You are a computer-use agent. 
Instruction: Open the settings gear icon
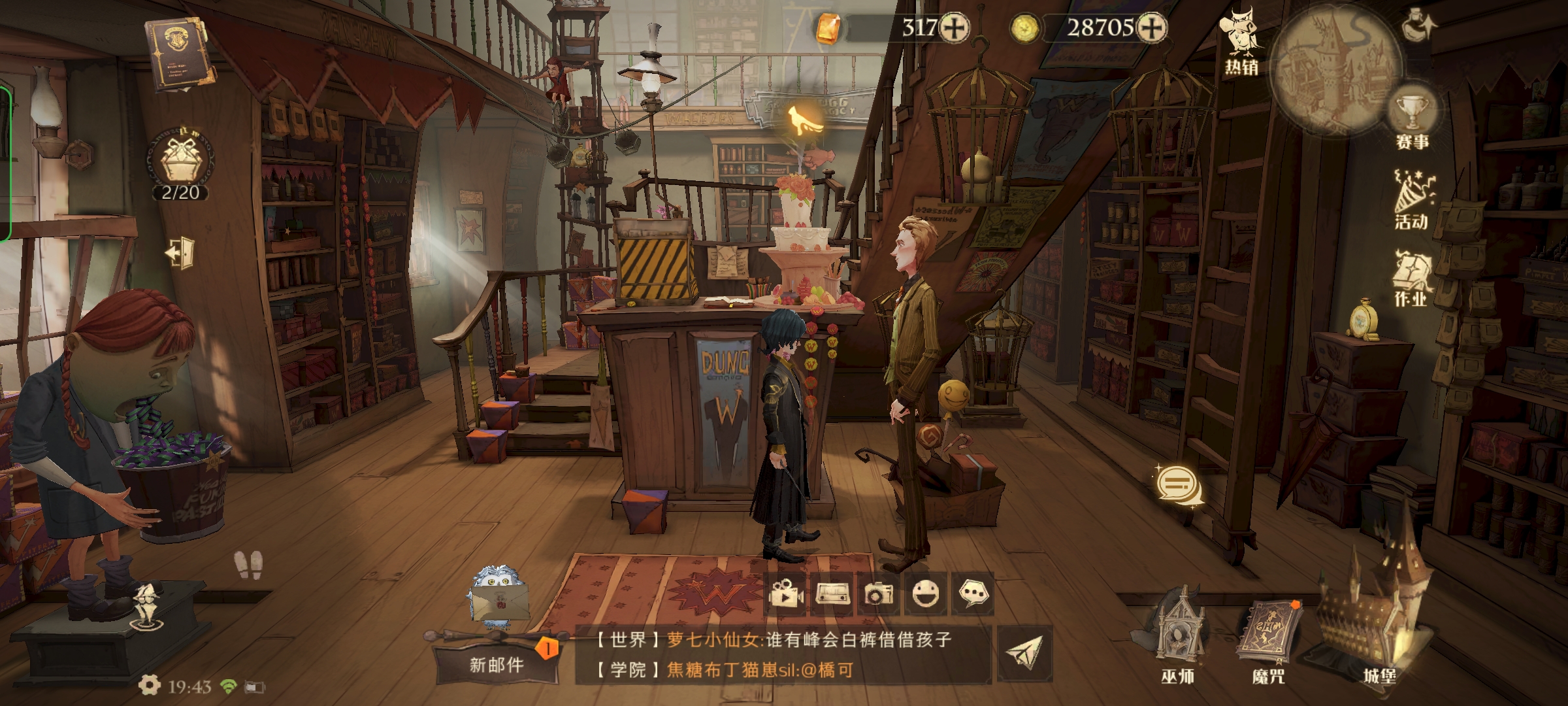[150, 685]
